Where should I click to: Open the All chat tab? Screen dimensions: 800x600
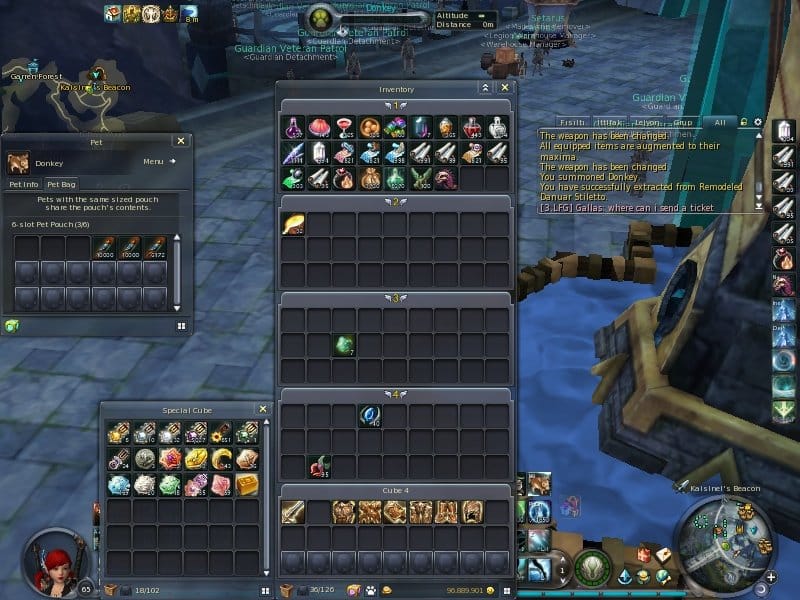point(719,122)
